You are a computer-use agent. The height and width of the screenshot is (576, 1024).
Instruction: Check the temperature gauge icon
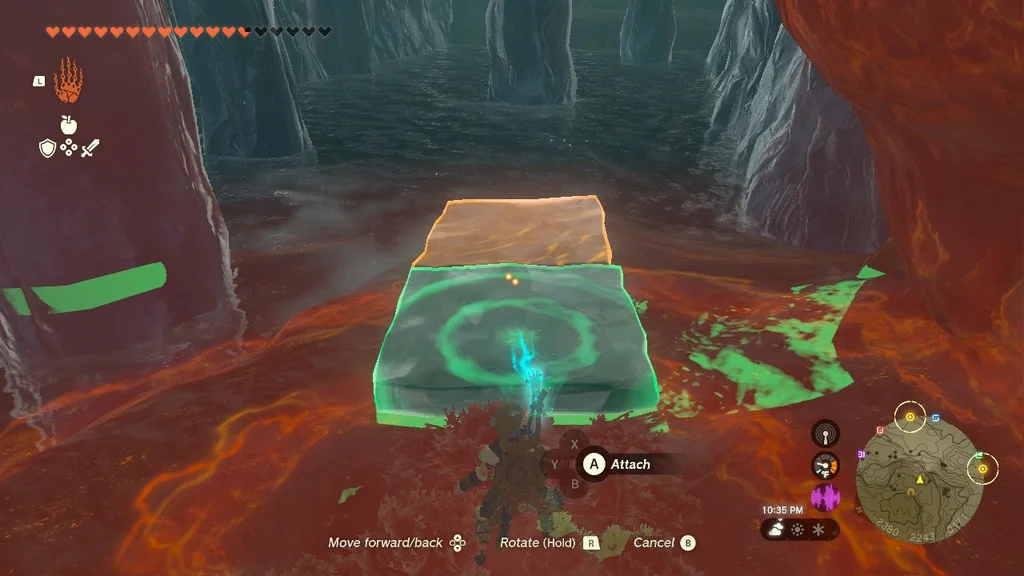(x=825, y=466)
